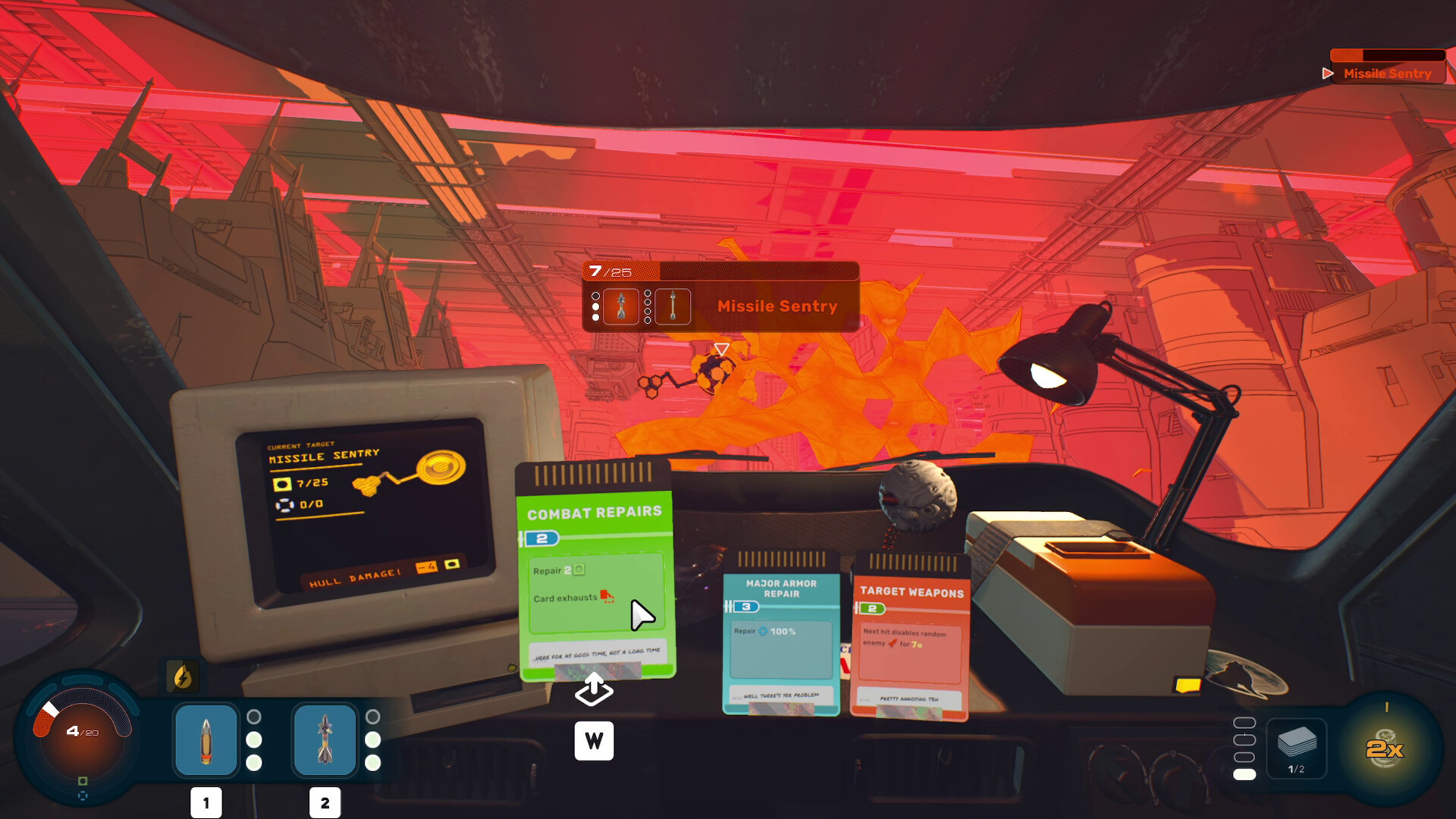Image resolution: width=1456 pixels, height=819 pixels.
Task: Click the missile weapon icon in the enemy status panel
Action: (673, 306)
